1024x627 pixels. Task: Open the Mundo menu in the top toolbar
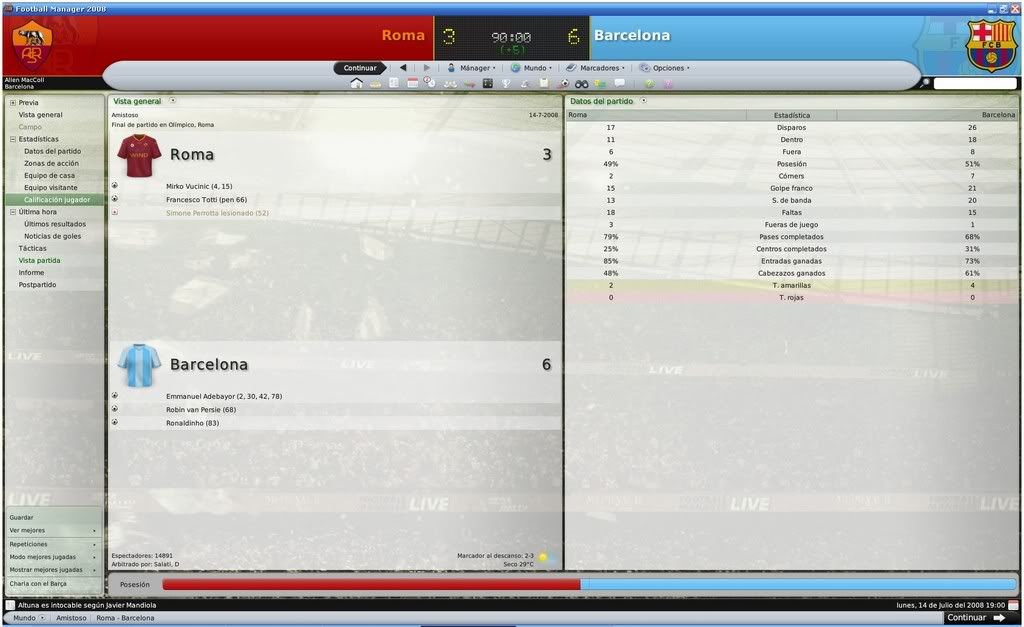(x=534, y=68)
